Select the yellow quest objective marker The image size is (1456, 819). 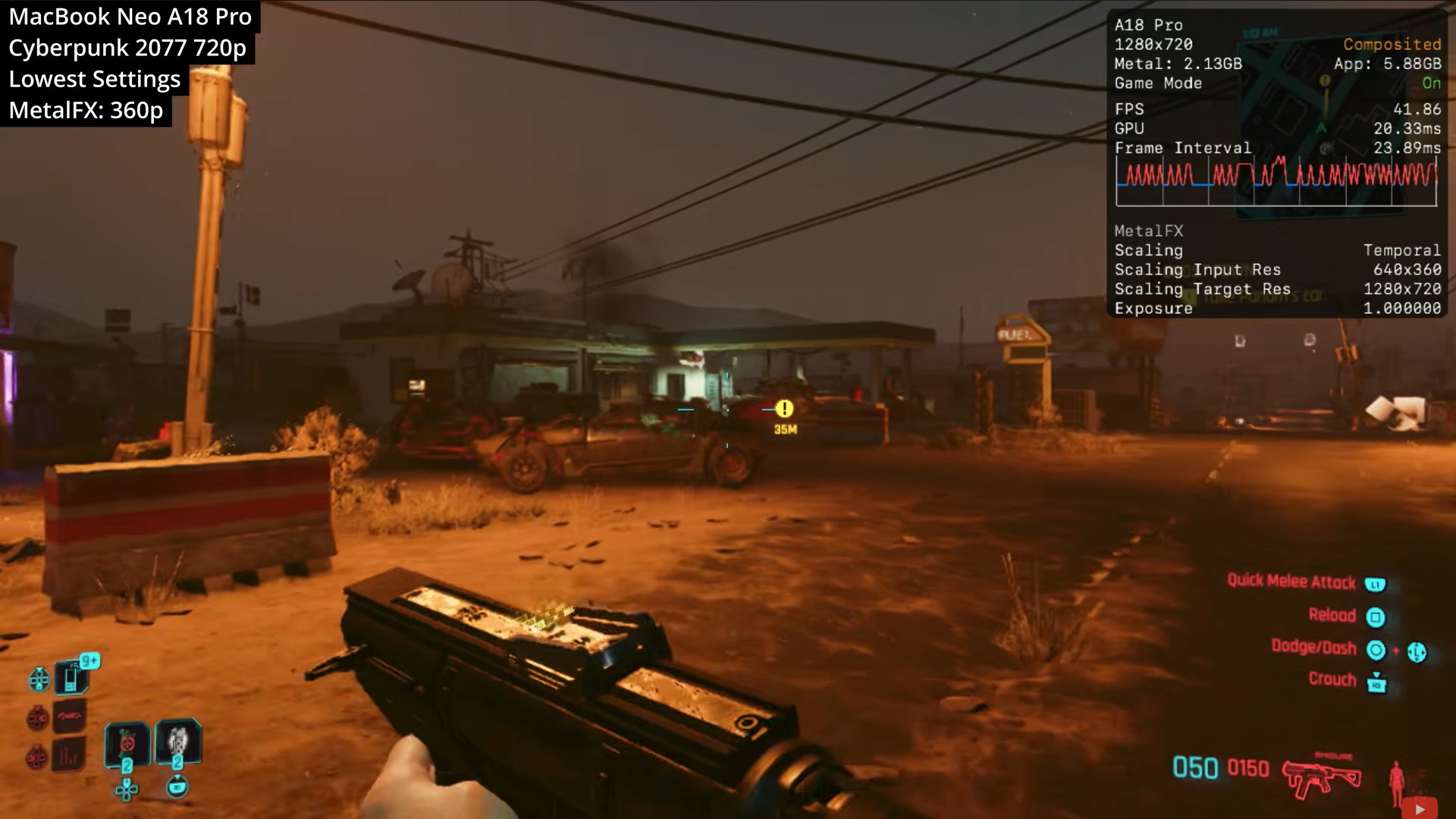pyautogui.click(x=784, y=409)
